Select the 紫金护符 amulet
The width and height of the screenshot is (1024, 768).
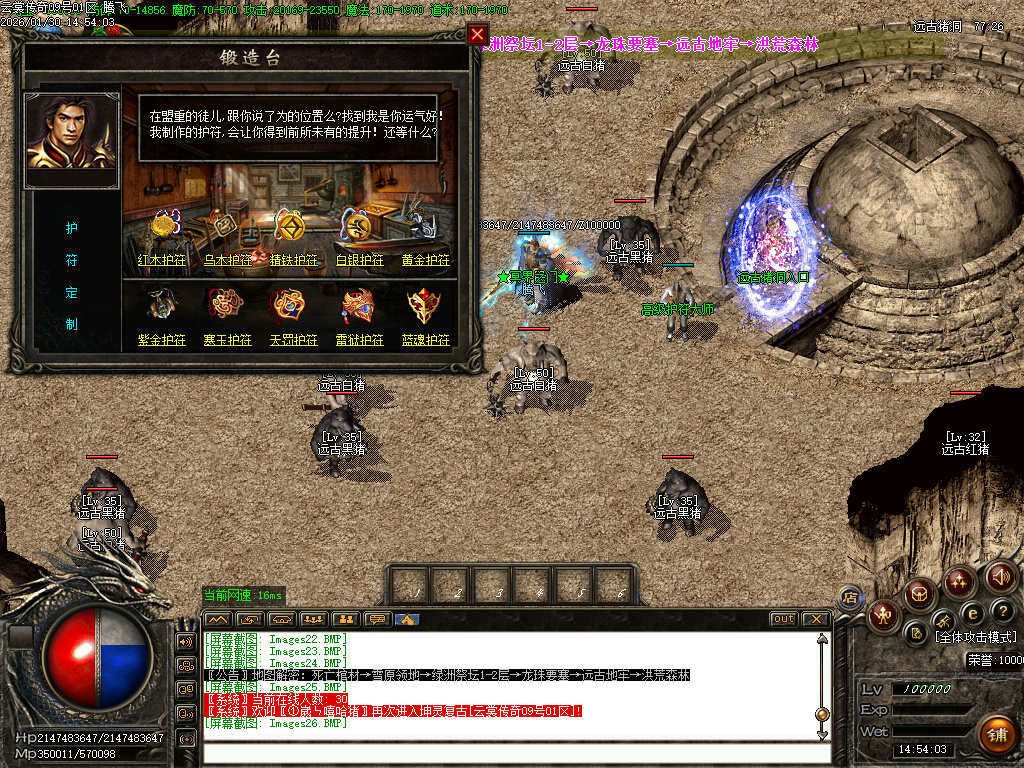pyautogui.click(x=162, y=340)
